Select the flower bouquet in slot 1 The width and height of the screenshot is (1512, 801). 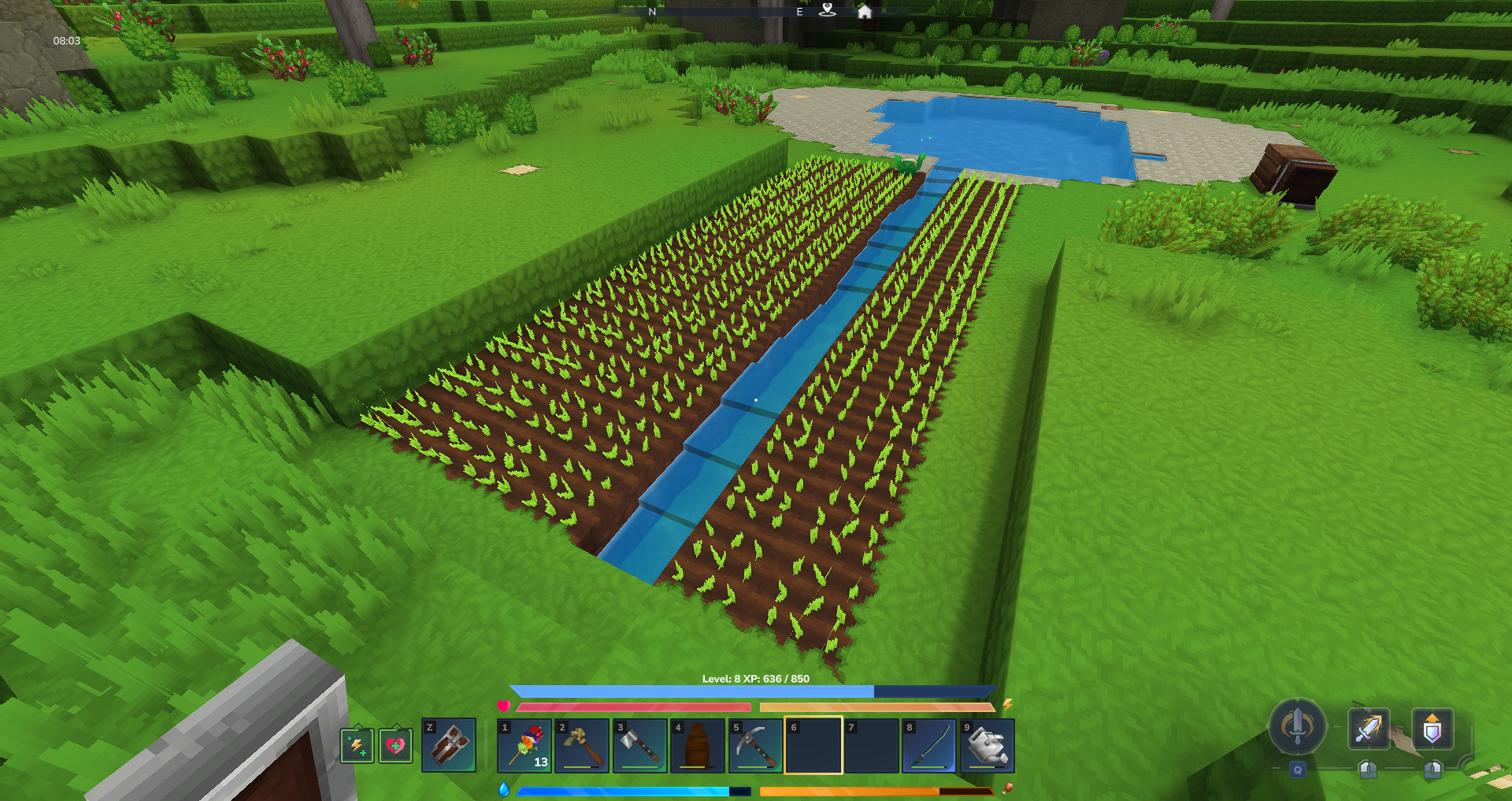pos(525,745)
